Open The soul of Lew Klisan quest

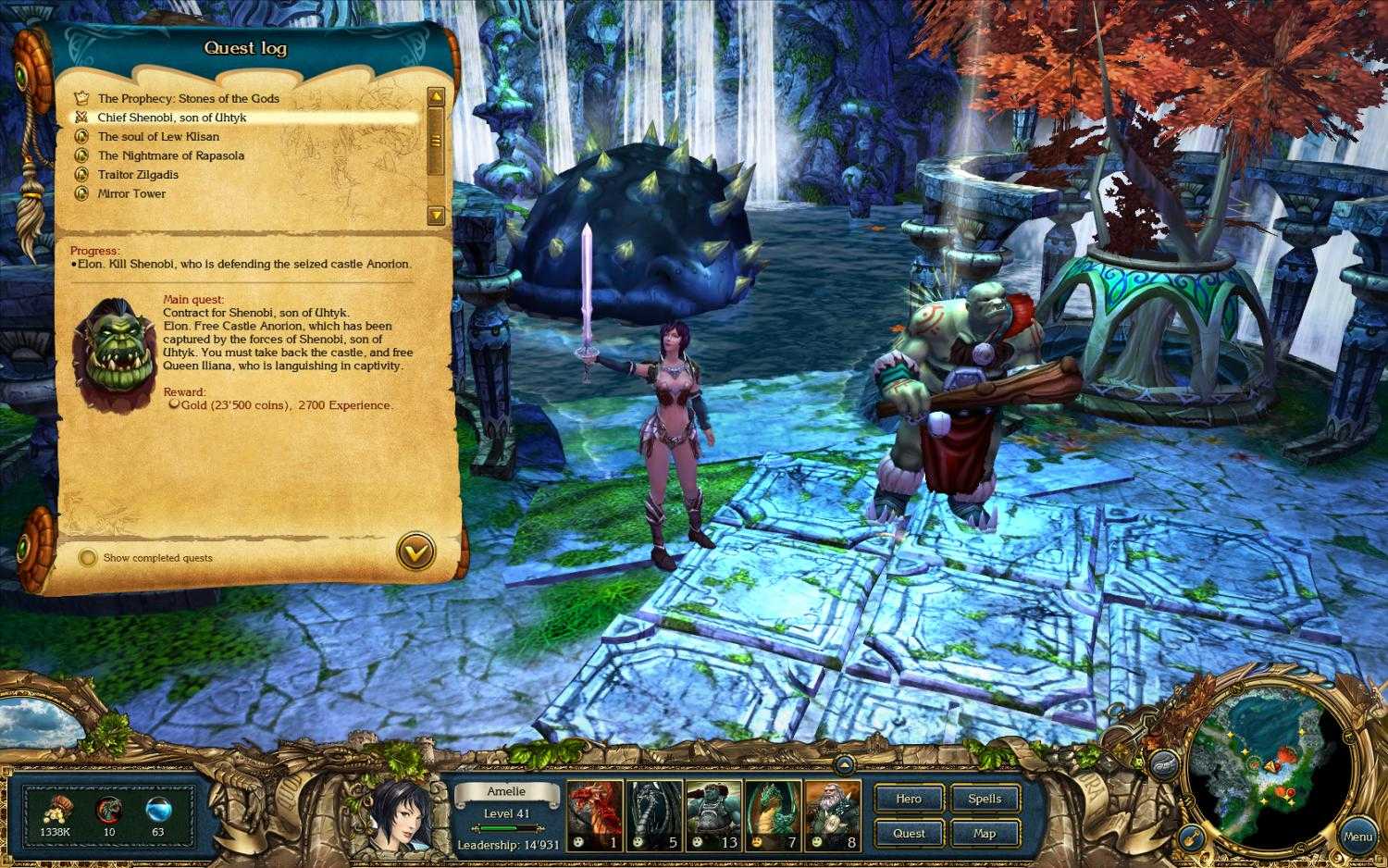tap(157, 136)
